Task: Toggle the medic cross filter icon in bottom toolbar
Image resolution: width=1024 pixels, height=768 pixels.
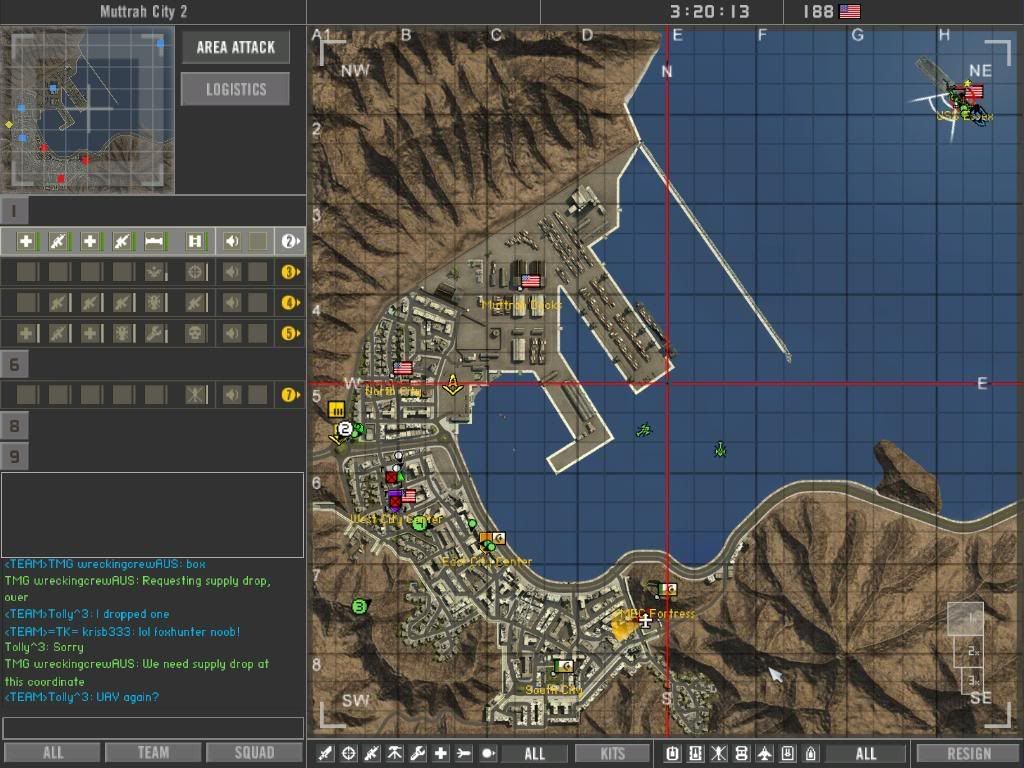Action: point(441,753)
